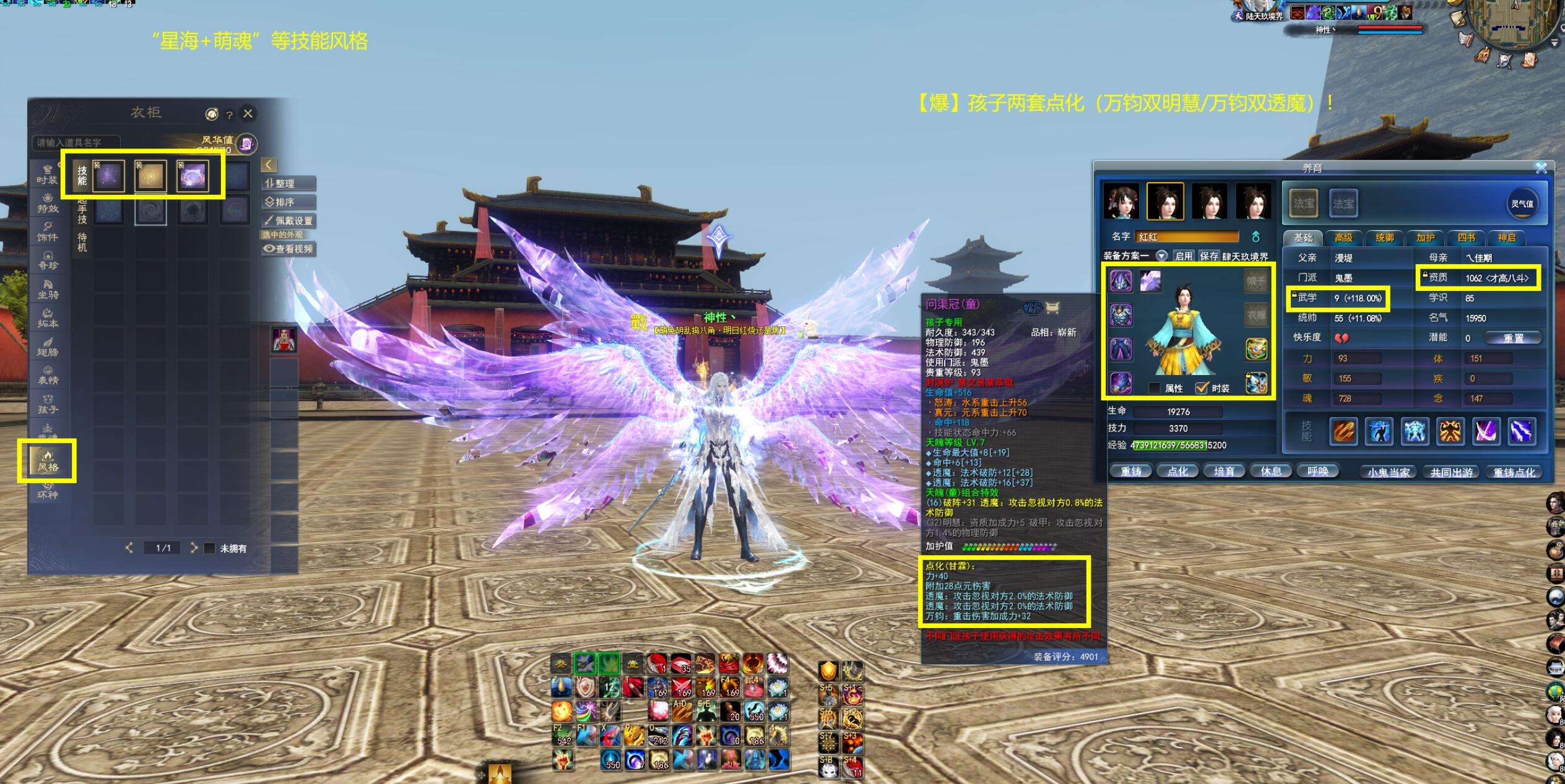Select the 翅膀 wings category
Image resolution: width=1565 pixels, height=784 pixels.
point(48,347)
